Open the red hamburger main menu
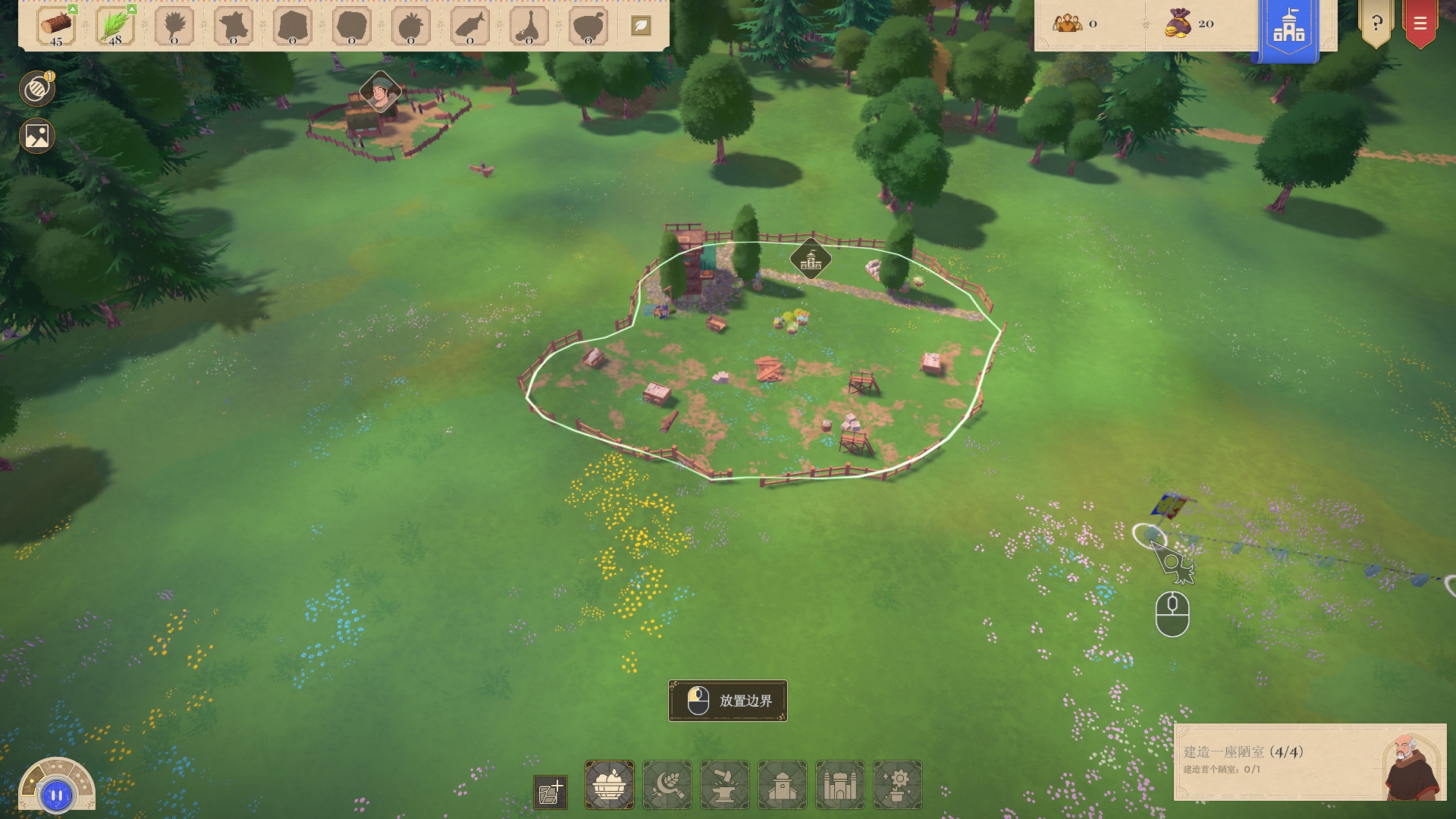The width and height of the screenshot is (1456, 819). pyautogui.click(x=1420, y=24)
